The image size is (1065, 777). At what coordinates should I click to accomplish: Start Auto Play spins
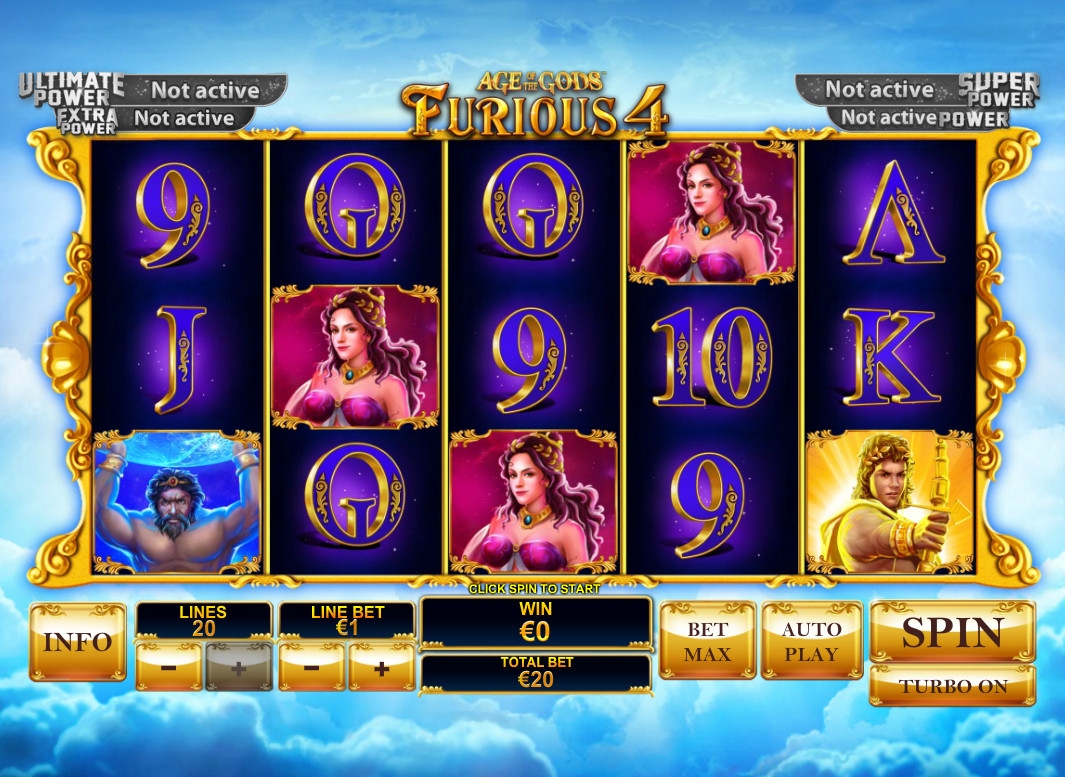(x=811, y=641)
